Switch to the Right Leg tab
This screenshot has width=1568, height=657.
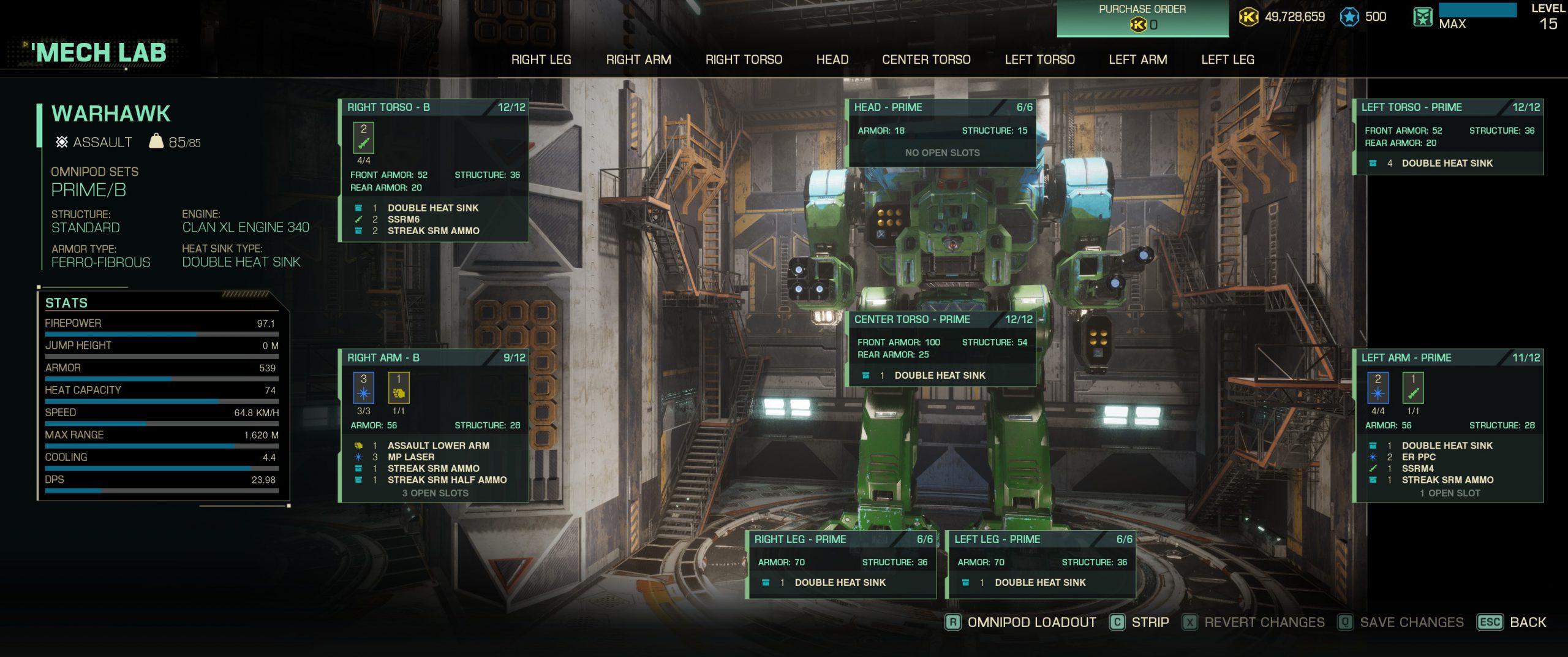point(541,59)
